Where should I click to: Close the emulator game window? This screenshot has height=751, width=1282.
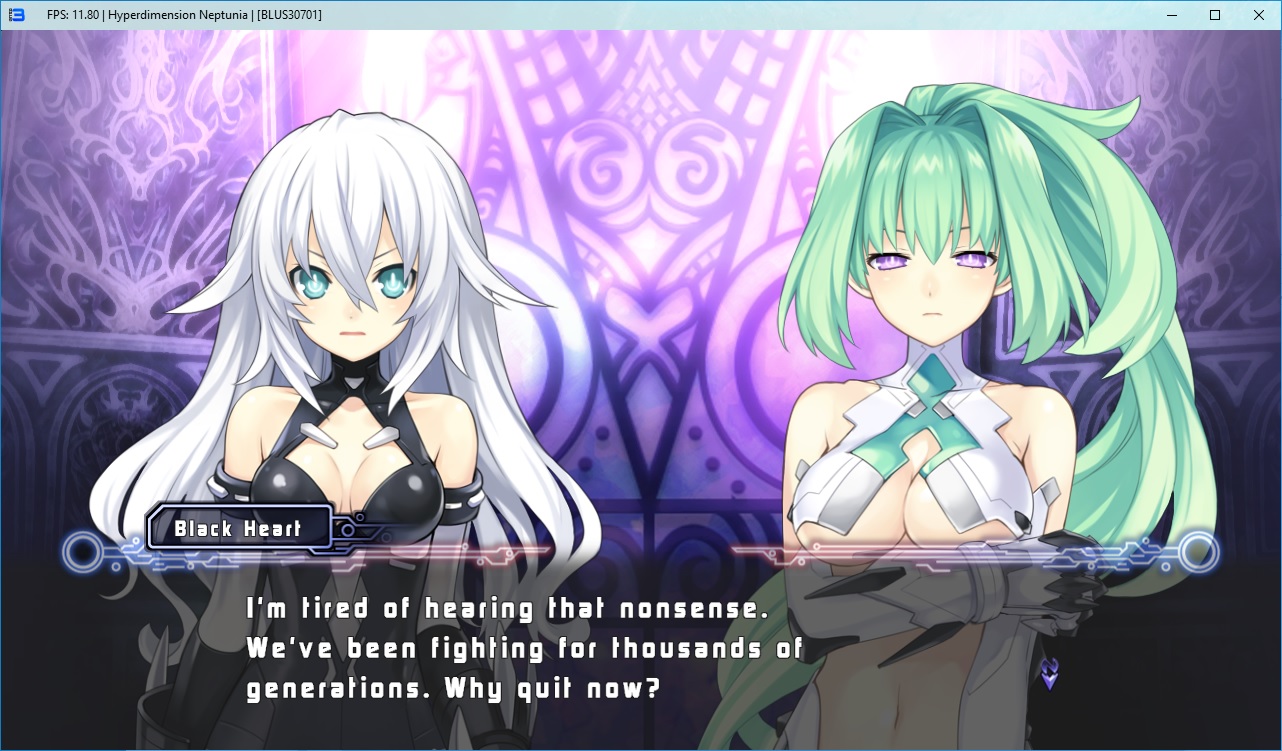pyautogui.click(x=1258, y=15)
